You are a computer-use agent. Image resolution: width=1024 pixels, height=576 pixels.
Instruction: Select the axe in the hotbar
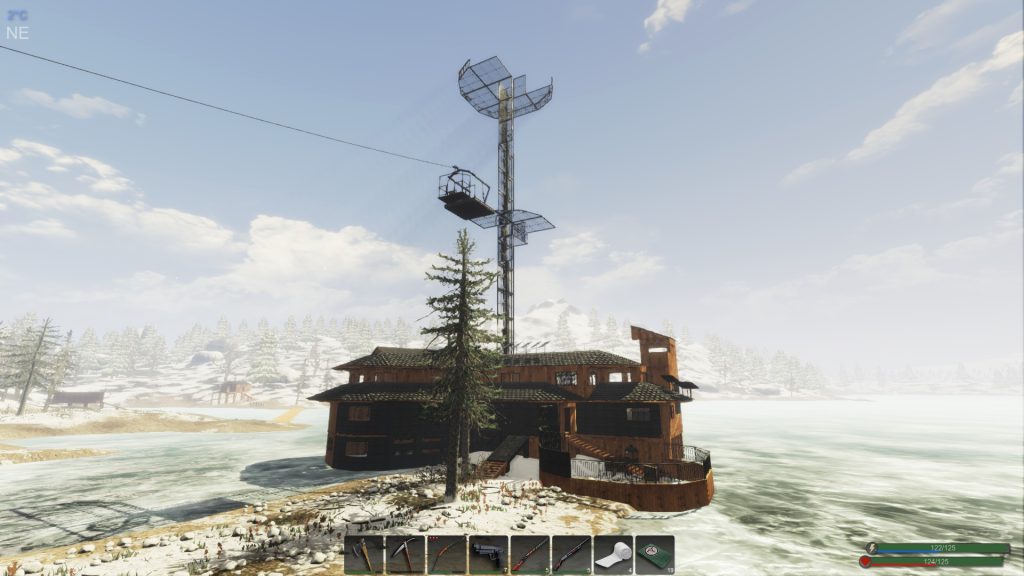pos(364,554)
